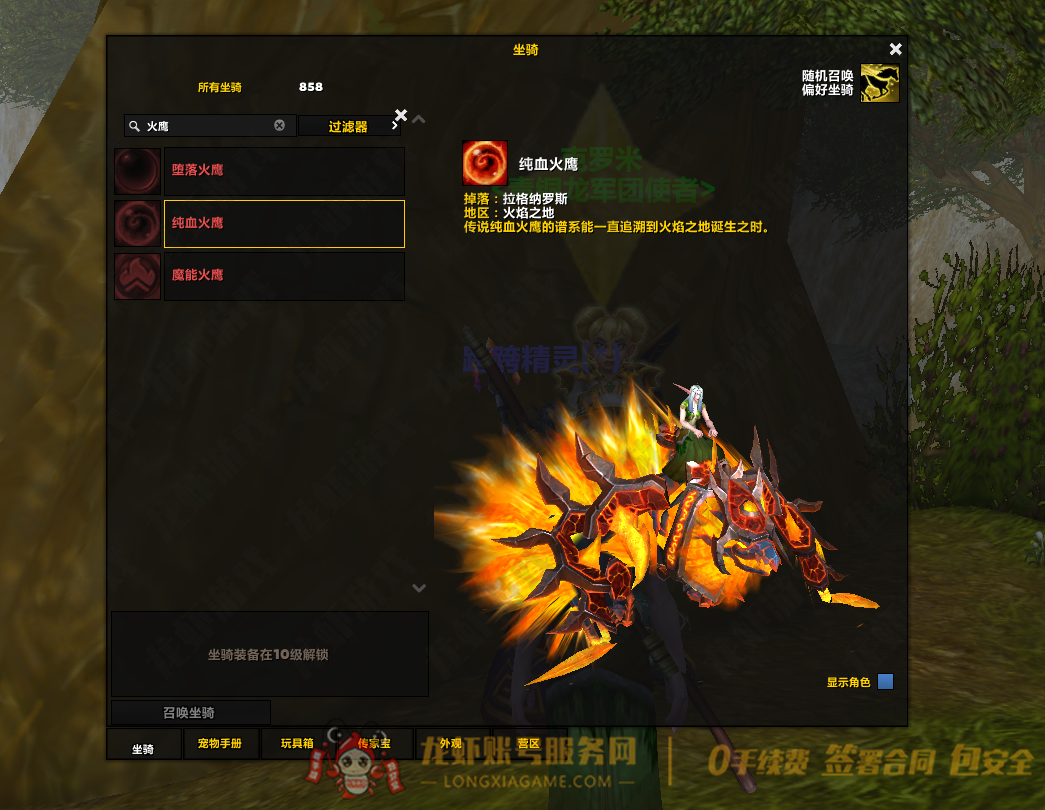Click the 召唤坐骑 summon mount button
The height and width of the screenshot is (810, 1045).
(x=190, y=713)
